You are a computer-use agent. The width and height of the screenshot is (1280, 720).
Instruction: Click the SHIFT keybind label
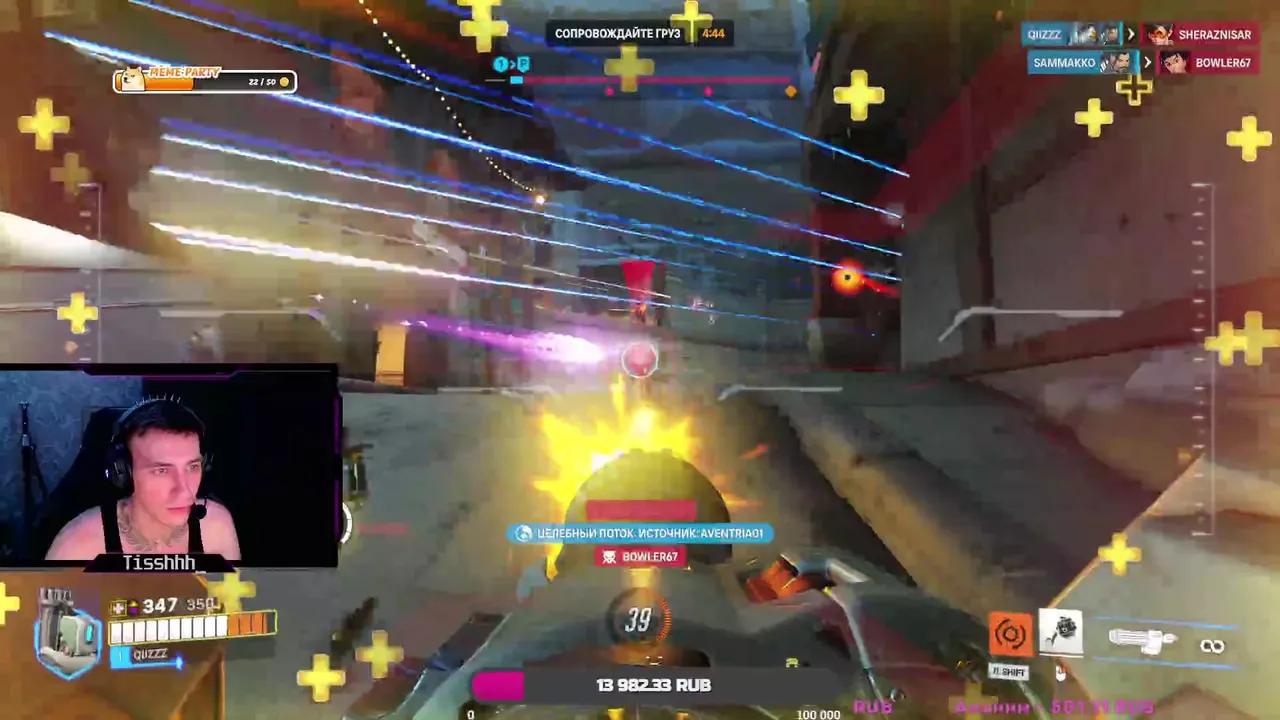pos(1009,672)
